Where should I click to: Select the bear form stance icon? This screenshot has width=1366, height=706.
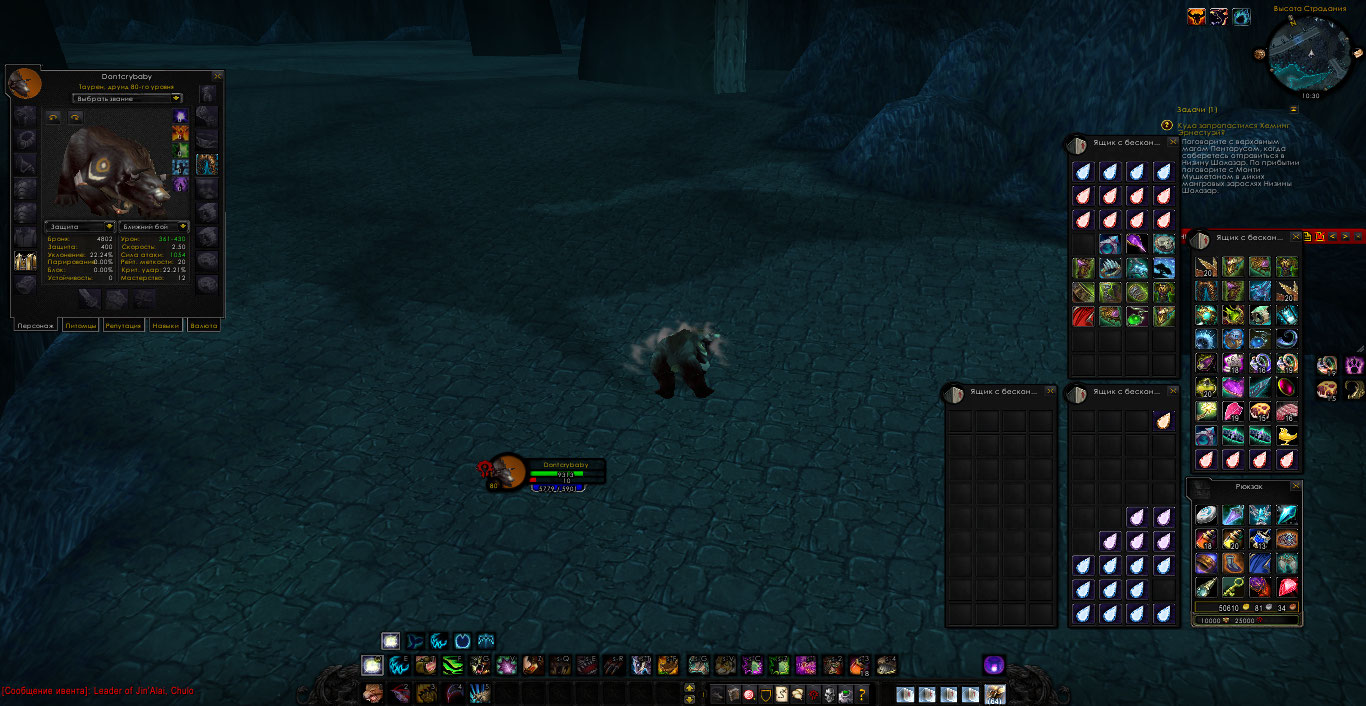tap(391, 641)
